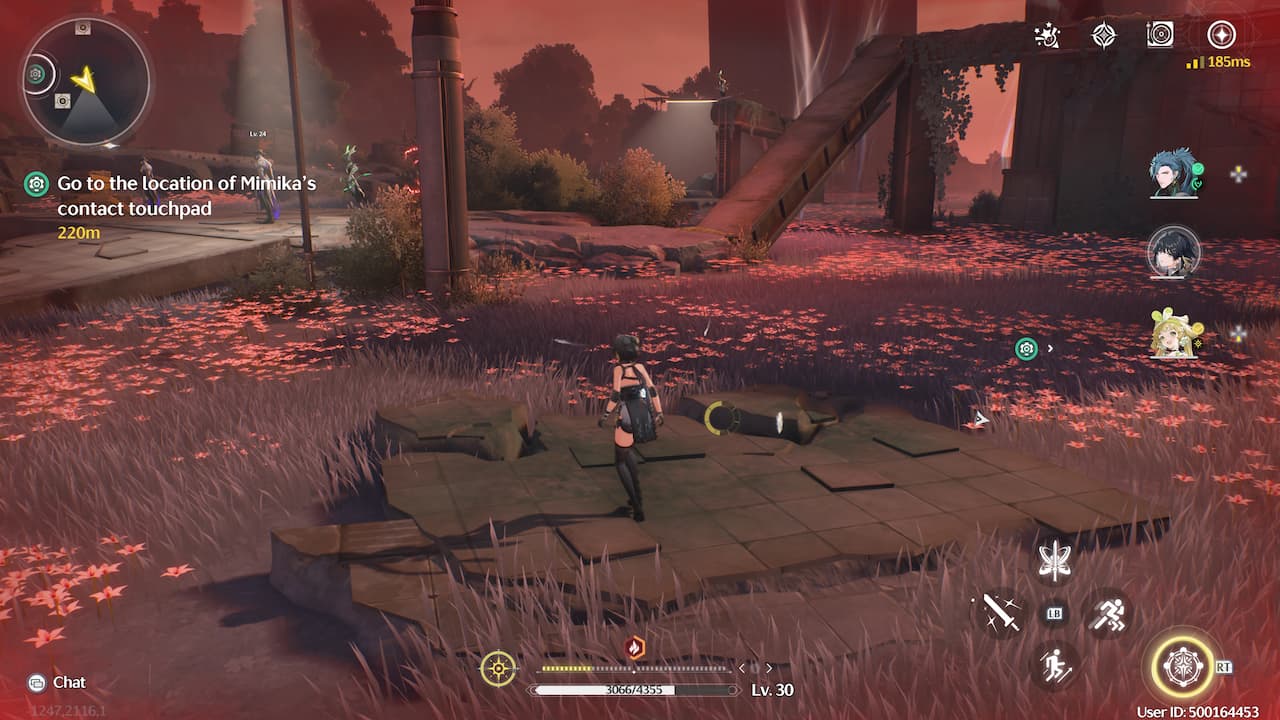Open the circled star icon above ping
The image size is (1280, 720).
point(1220,35)
